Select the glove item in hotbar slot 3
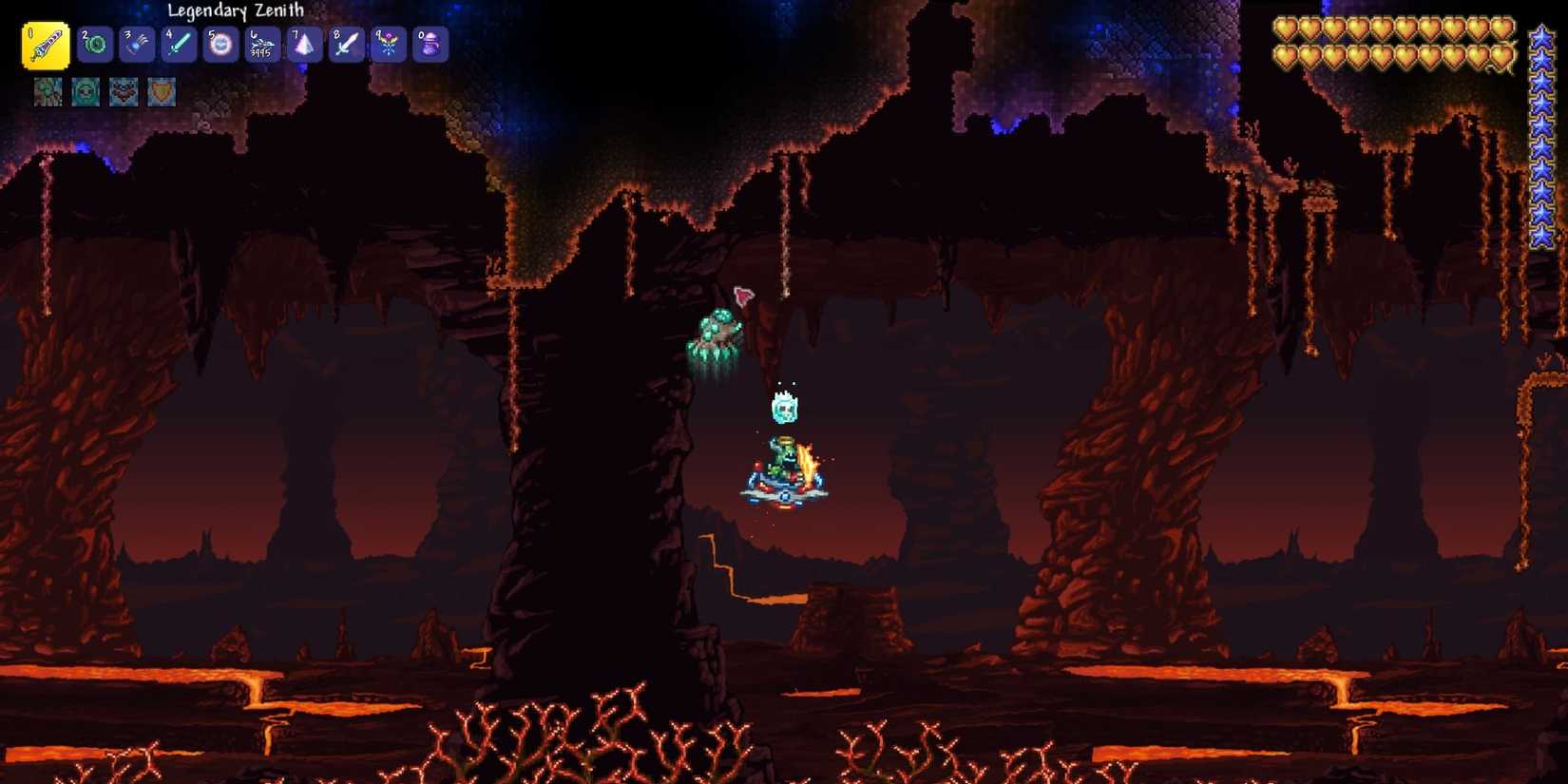The image size is (1568, 784). click(x=134, y=43)
